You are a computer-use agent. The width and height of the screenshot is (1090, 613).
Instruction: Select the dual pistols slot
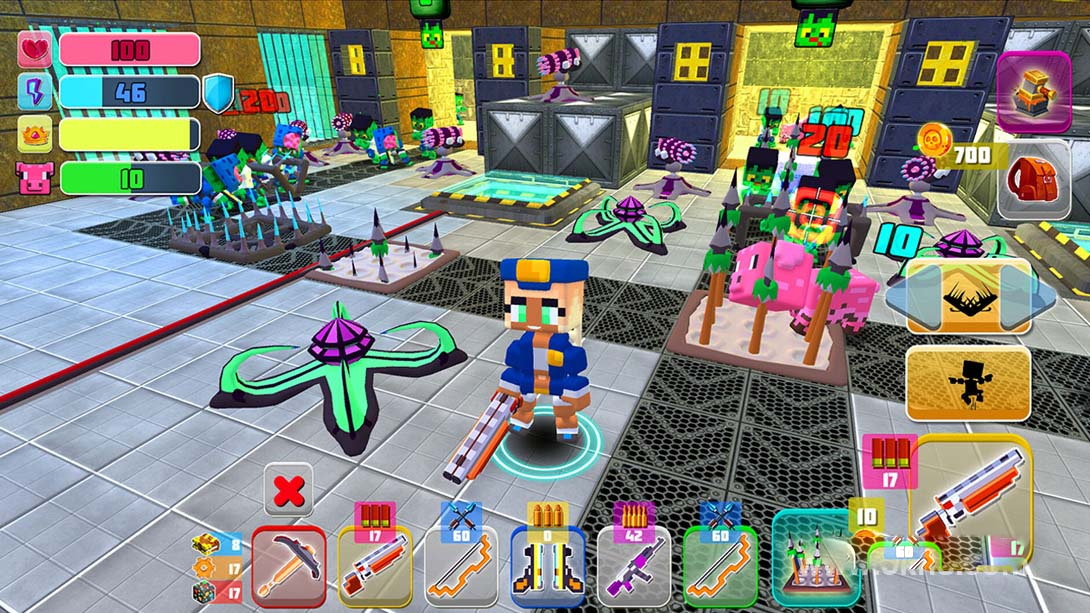(547, 567)
